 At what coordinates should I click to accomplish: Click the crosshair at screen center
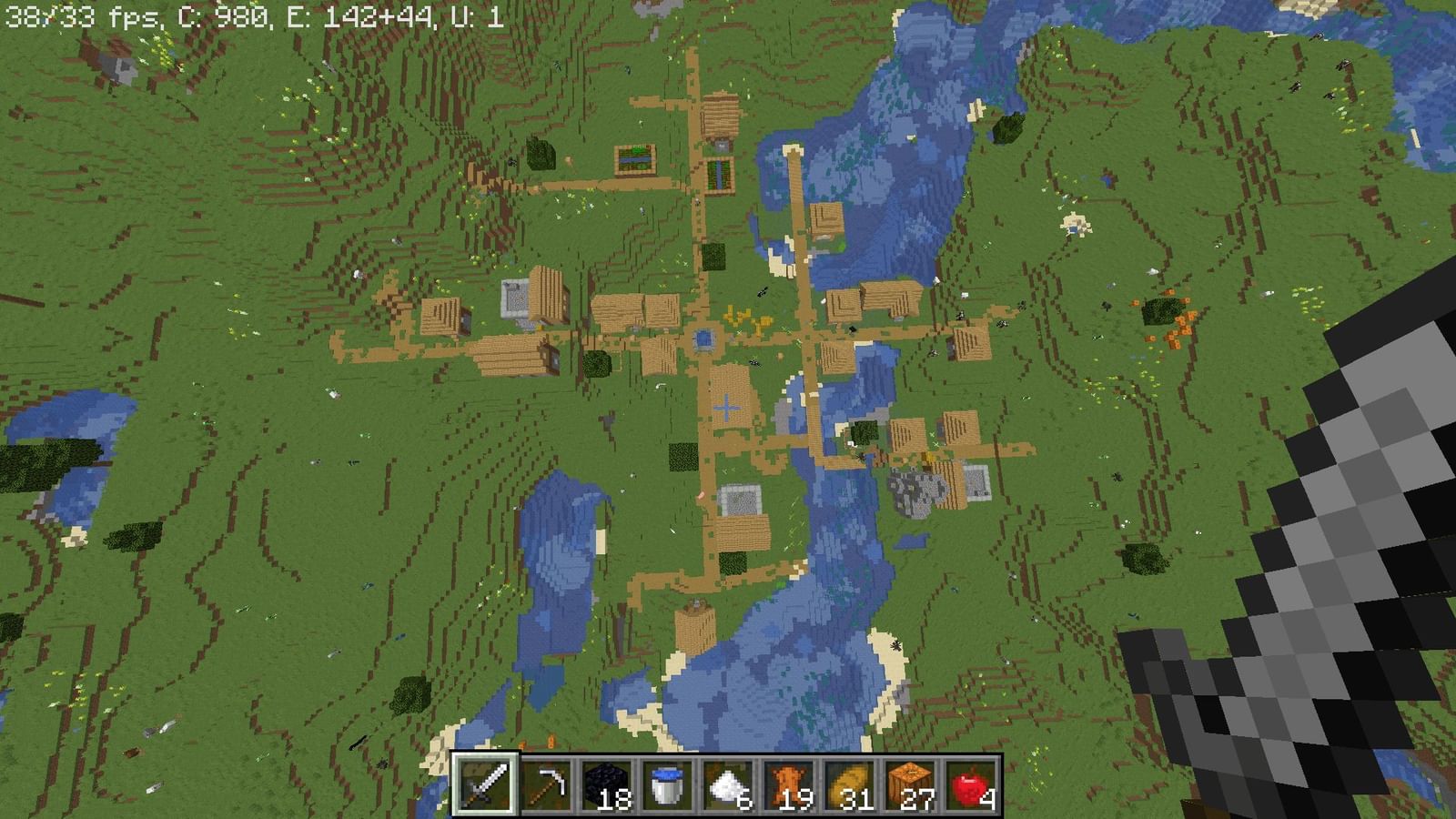[728, 409]
